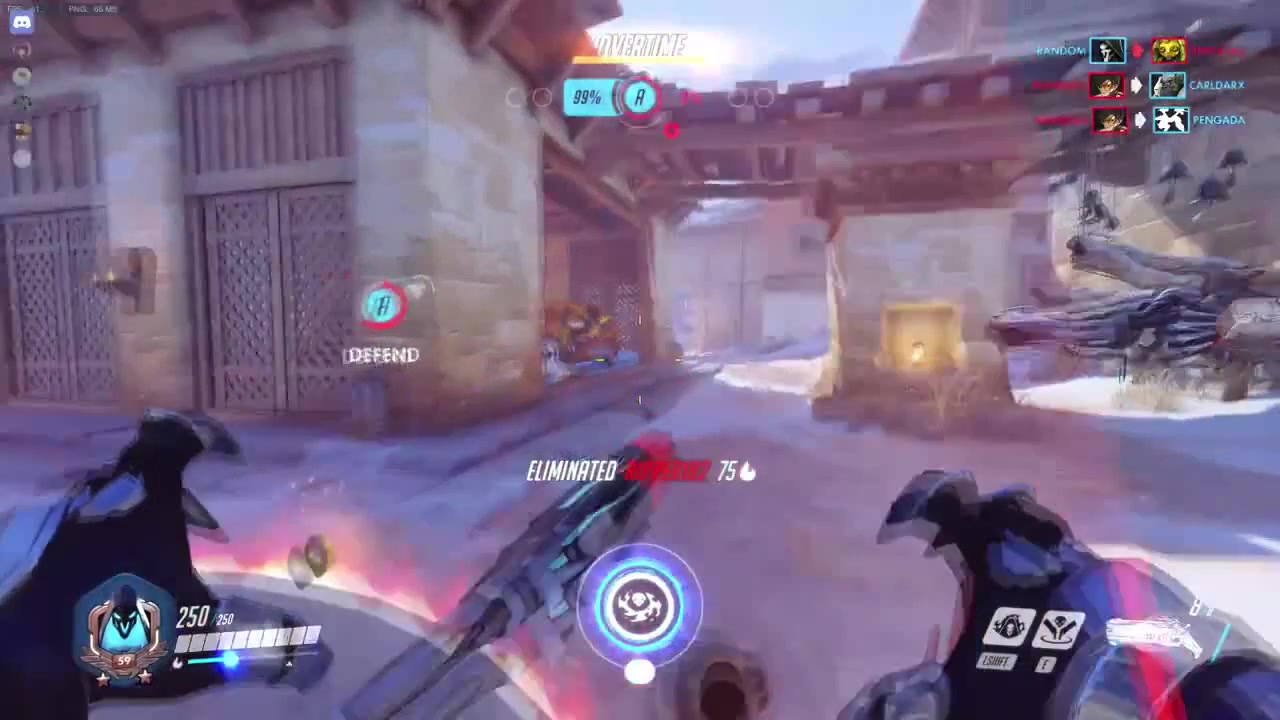Click Reaper's thumbnail in the top kill feed
The width and height of the screenshot is (1280, 720).
click(1107, 51)
